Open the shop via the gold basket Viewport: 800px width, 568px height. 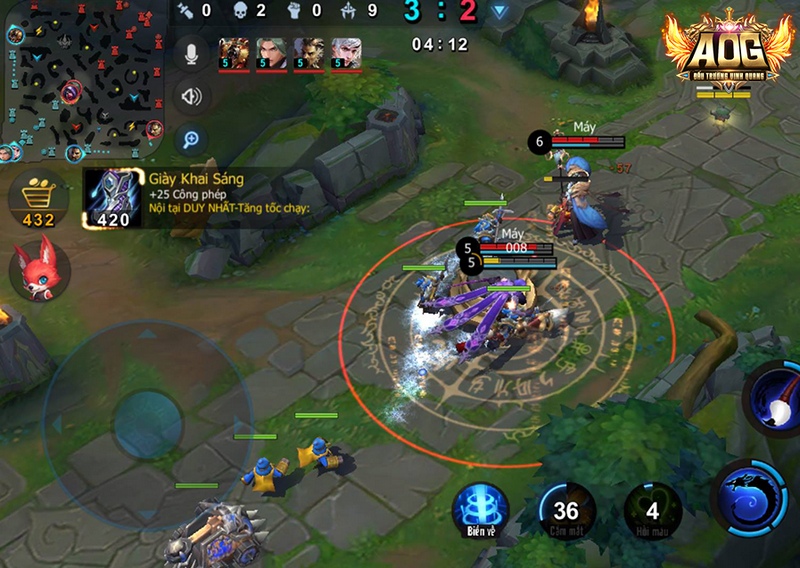[x=39, y=199]
